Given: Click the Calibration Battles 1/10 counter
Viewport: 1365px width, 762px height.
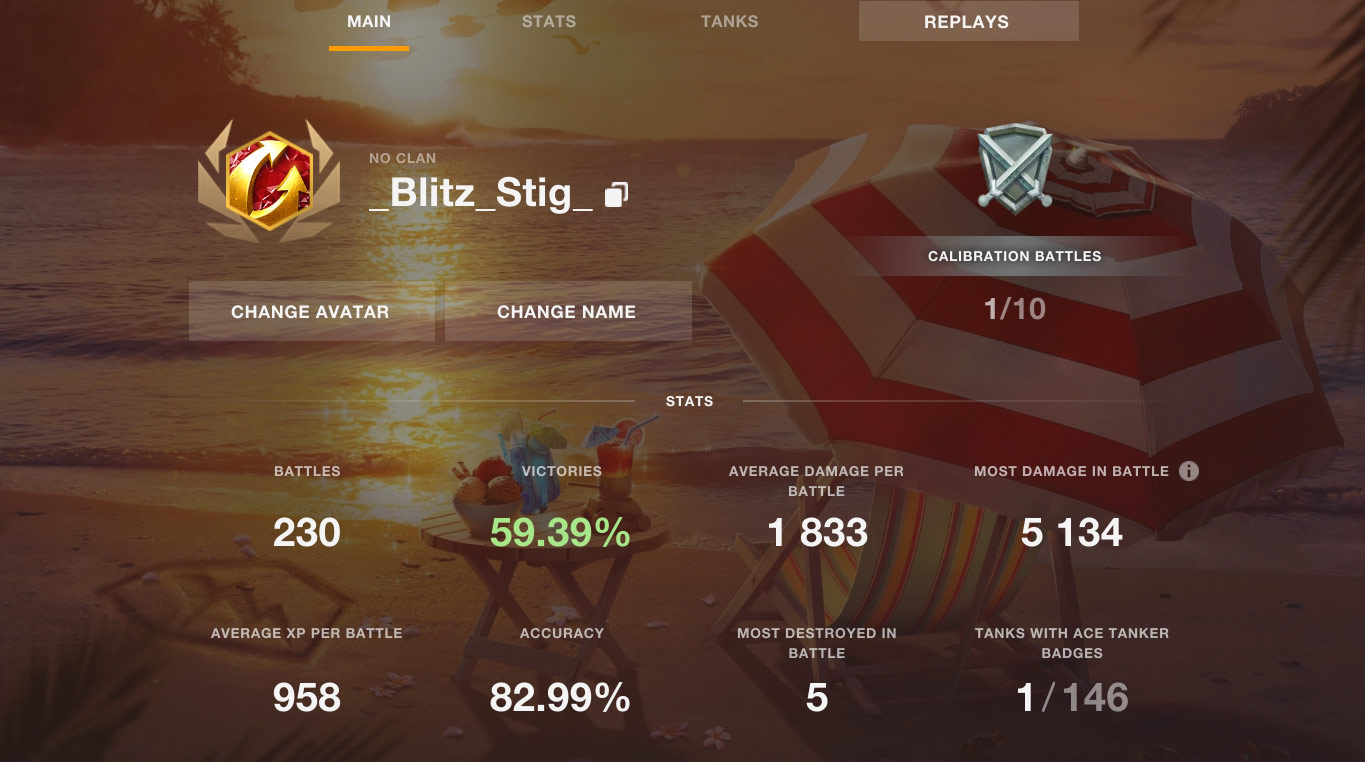Looking at the screenshot, I should coord(1016,309).
